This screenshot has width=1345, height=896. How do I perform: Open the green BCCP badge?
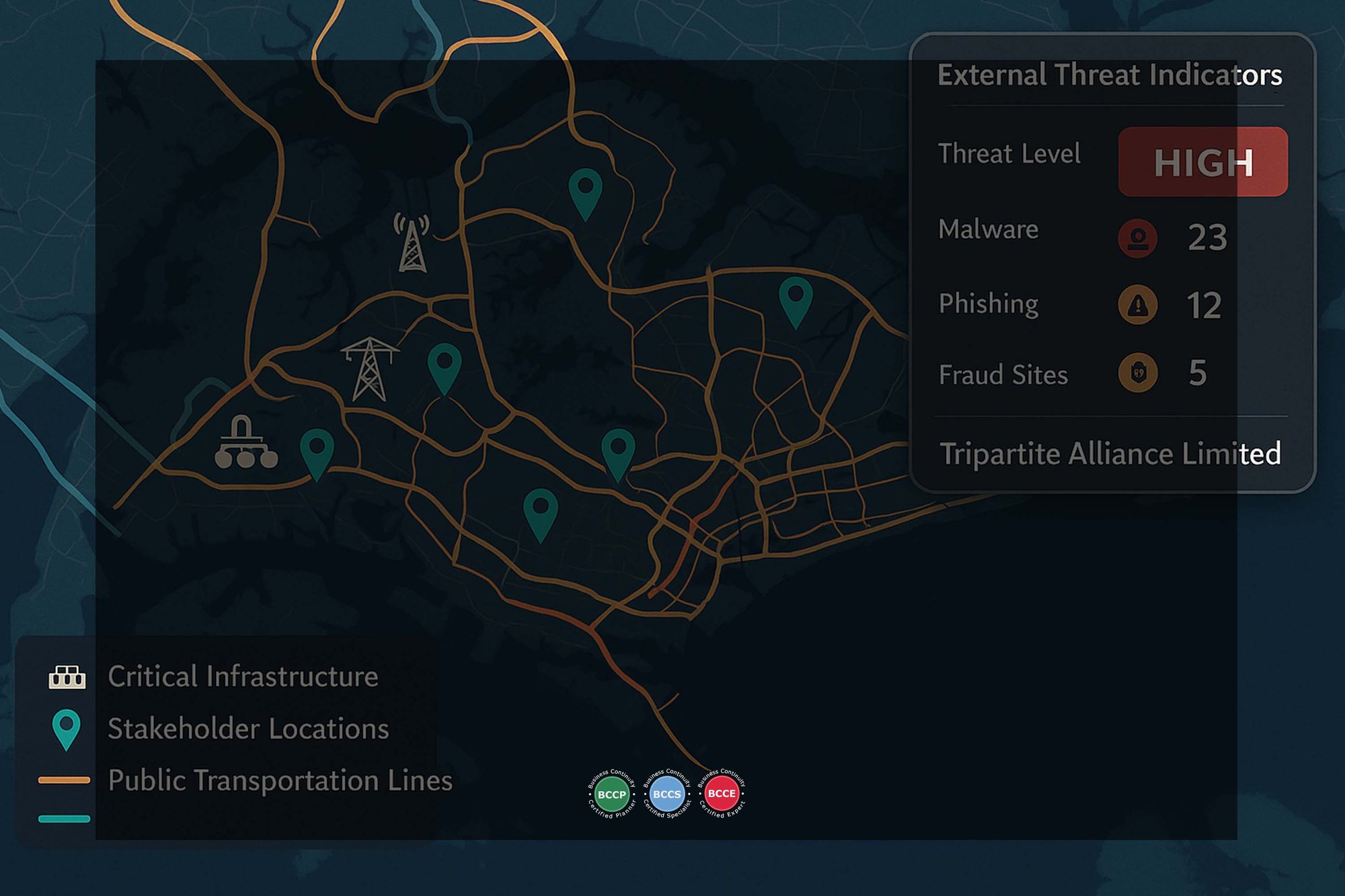click(x=611, y=794)
